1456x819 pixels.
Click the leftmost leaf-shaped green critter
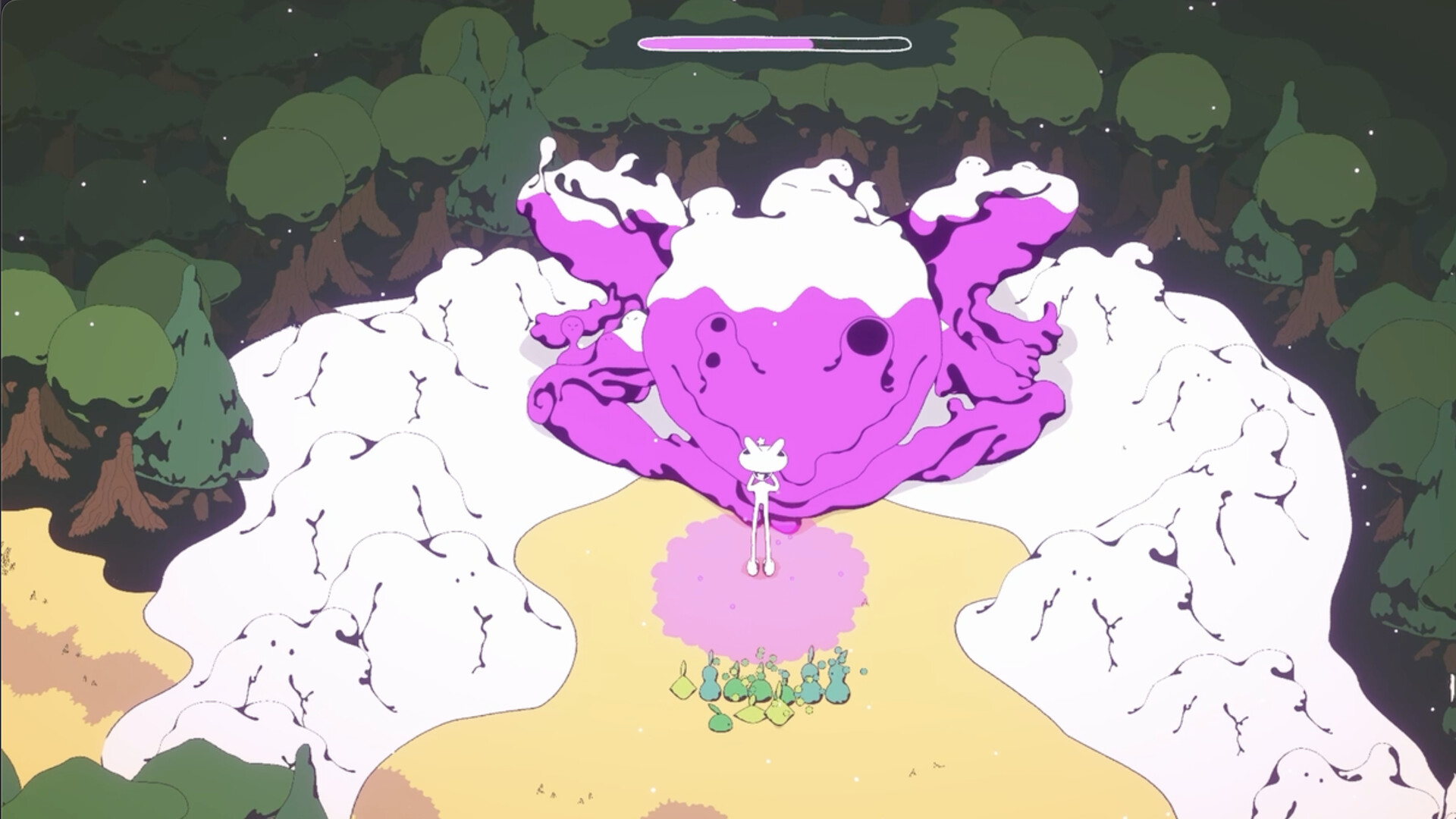(x=682, y=686)
